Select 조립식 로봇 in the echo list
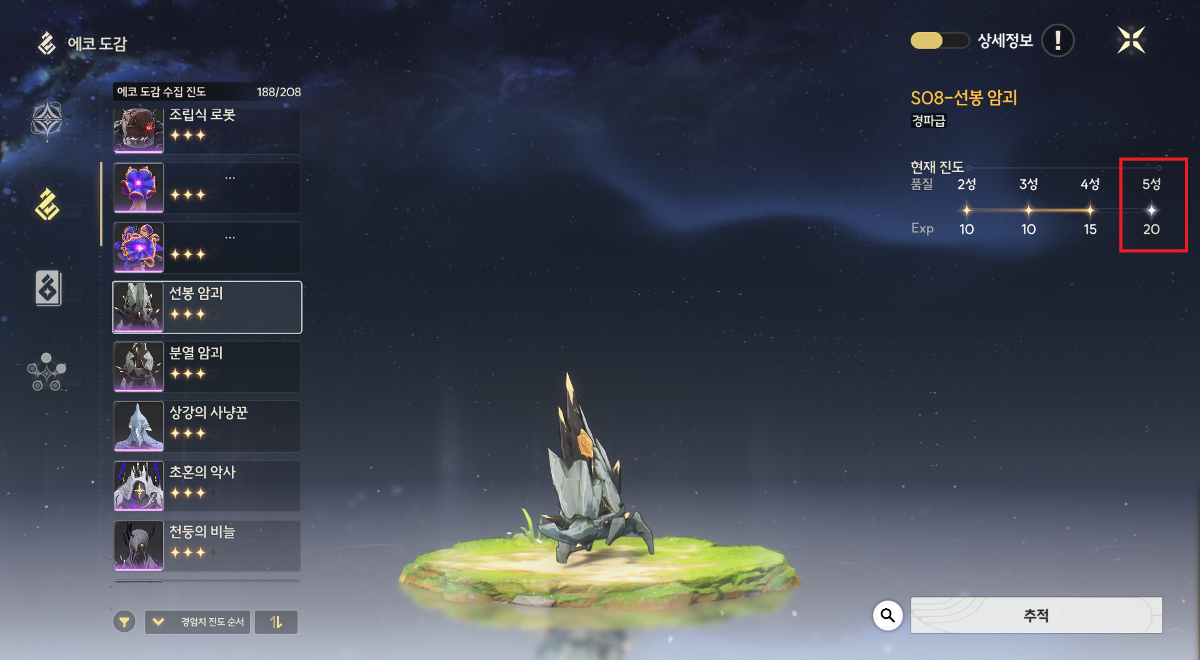This screenshot has height=660, width=1200. click(207, 129)
